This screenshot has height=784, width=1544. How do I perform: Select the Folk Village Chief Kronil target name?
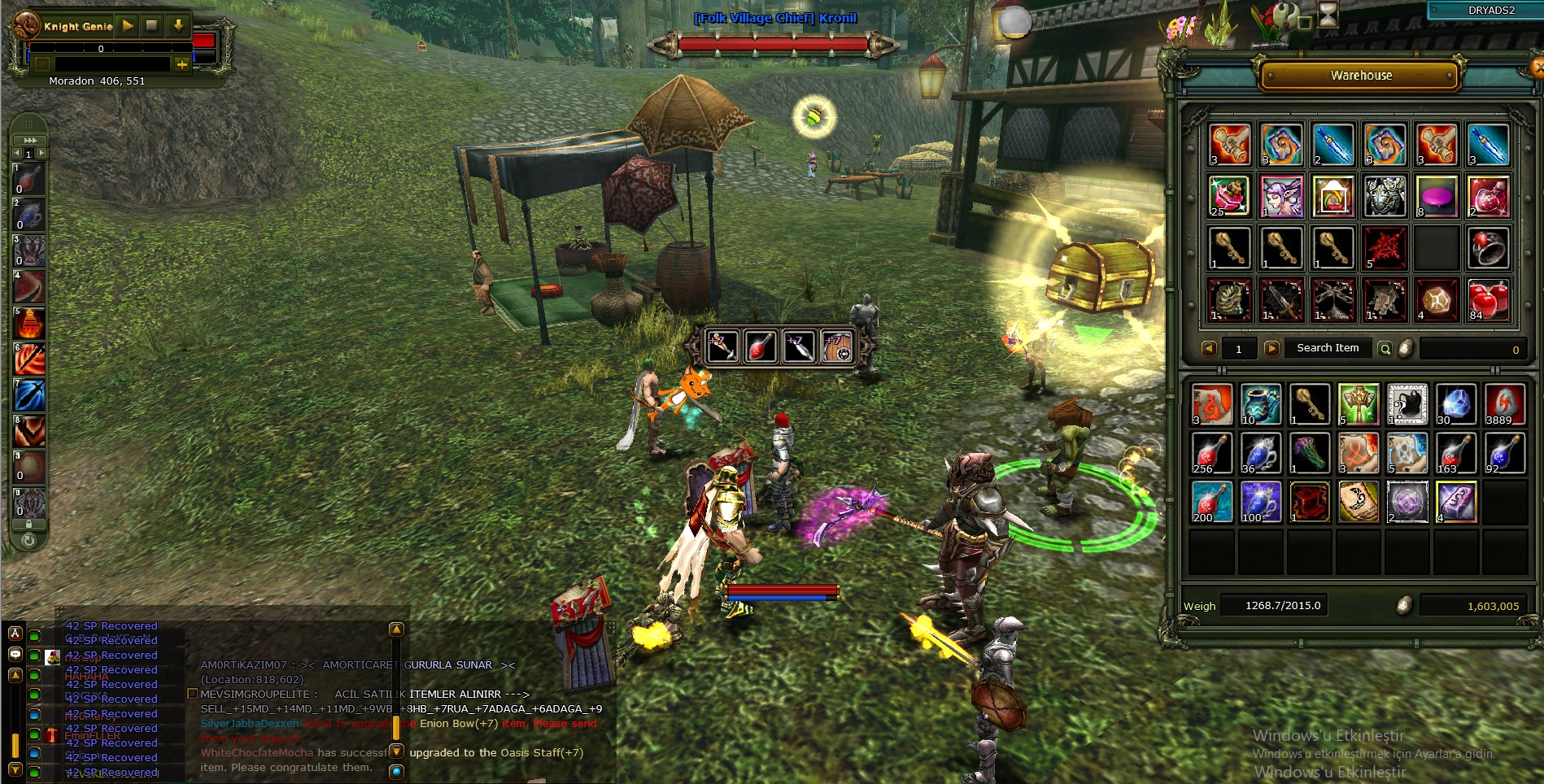[x=774, y=18]
